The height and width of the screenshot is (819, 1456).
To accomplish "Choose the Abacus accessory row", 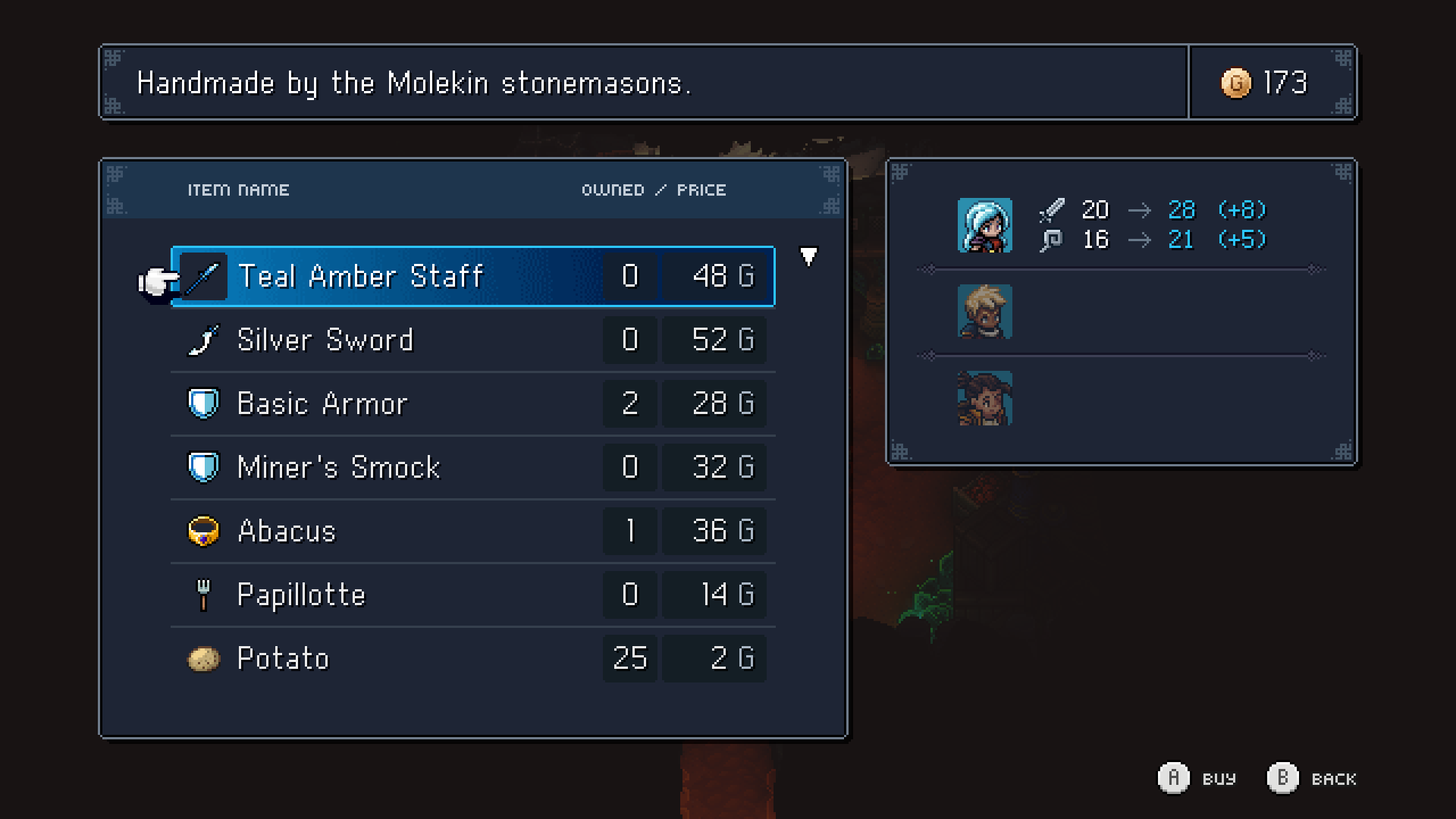I will pyautogui.click(x=473, y=532).
